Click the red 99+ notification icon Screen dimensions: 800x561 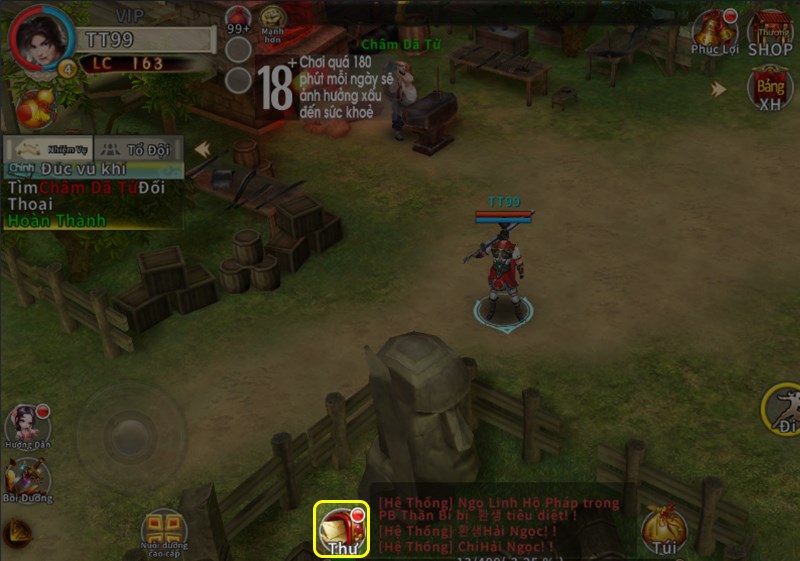click(238, 18)
